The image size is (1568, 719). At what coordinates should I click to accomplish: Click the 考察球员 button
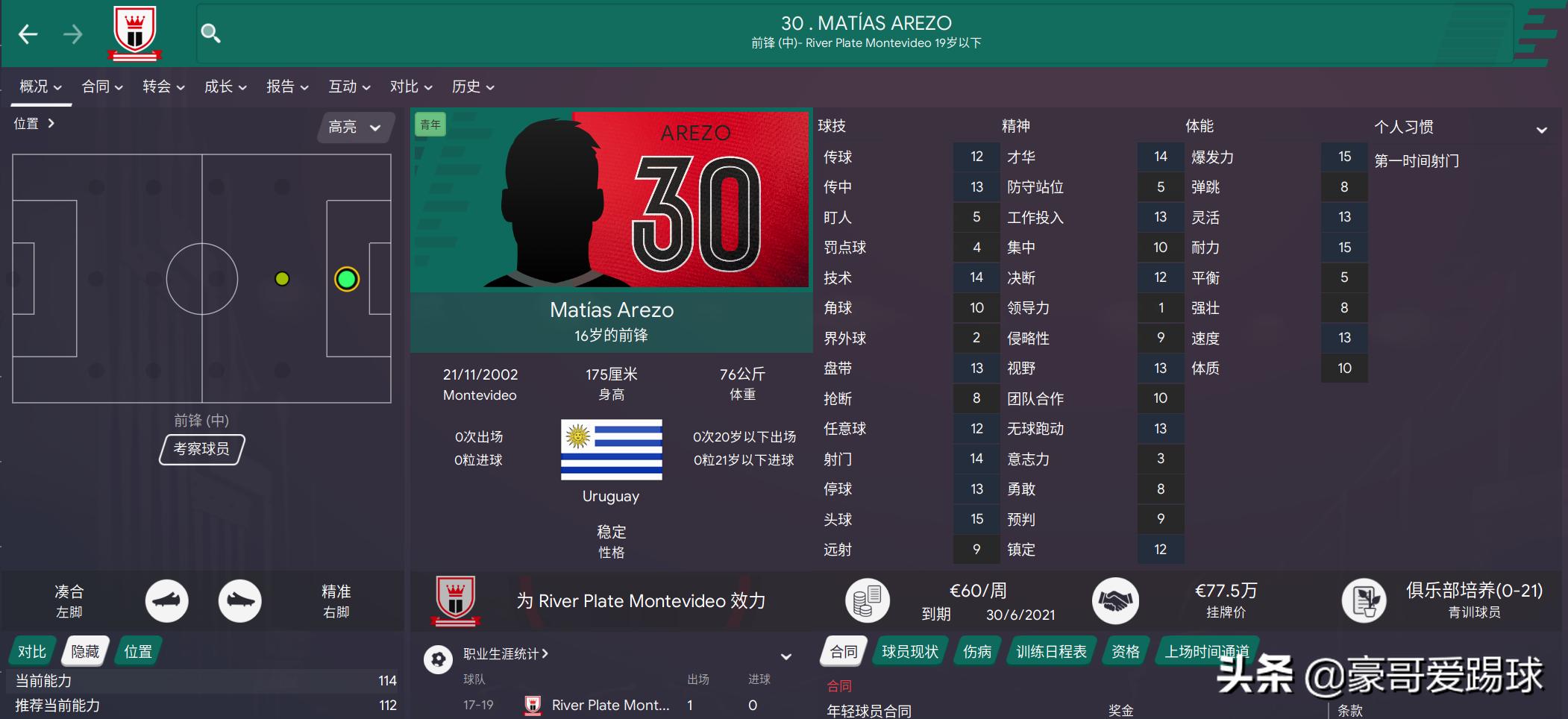point(201,449)
